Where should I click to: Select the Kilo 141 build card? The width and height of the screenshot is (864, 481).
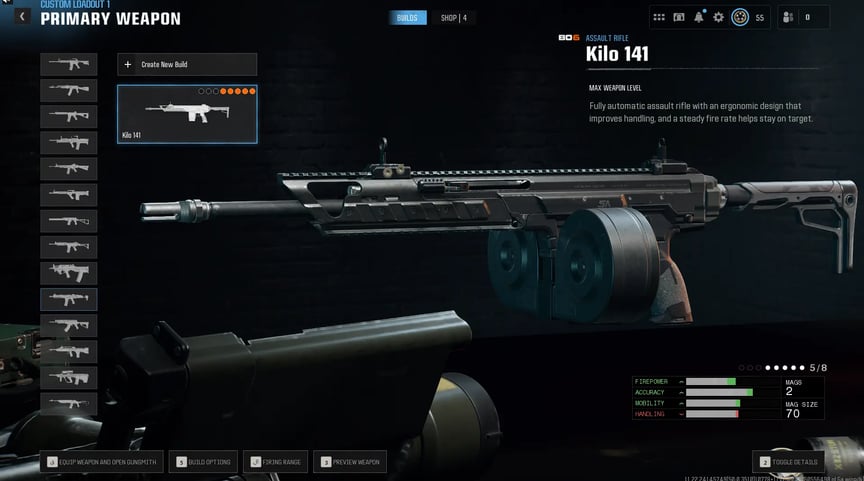(187, 113)
